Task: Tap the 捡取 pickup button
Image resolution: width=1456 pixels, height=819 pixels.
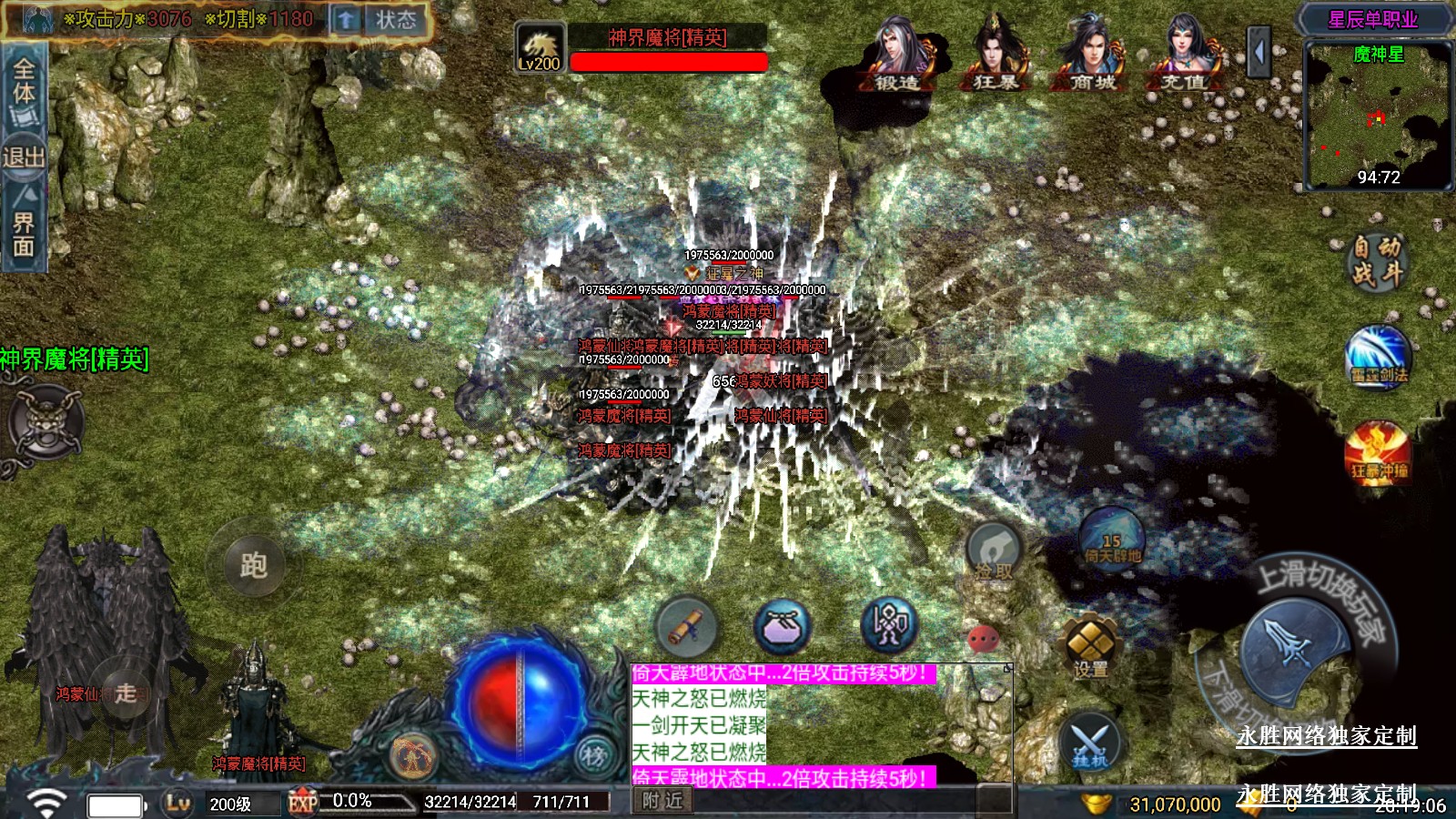Action: [994, 552]
